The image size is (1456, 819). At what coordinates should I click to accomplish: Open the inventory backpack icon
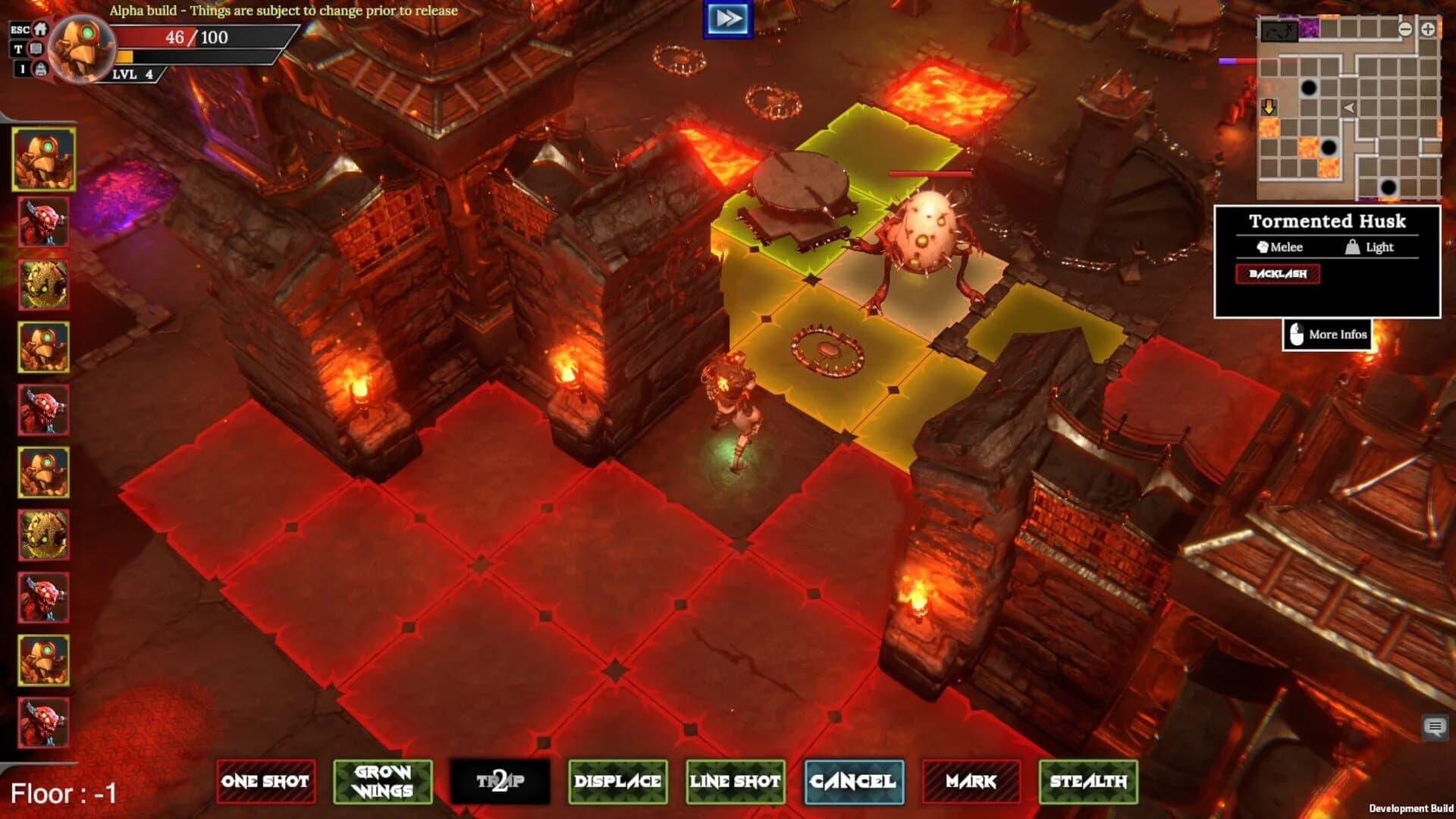tap(40, 70)
